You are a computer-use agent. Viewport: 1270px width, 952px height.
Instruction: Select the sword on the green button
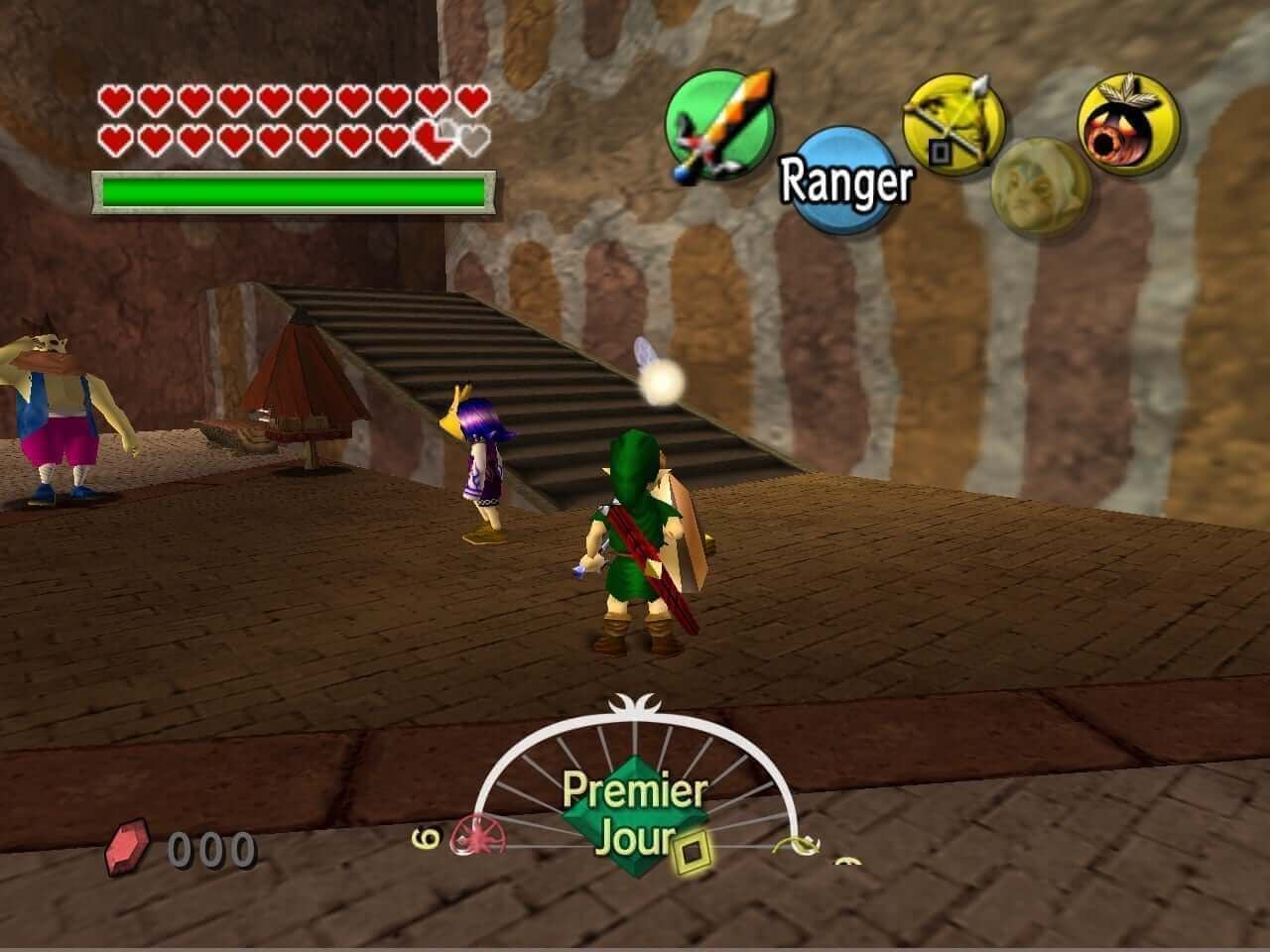point(718,125)
